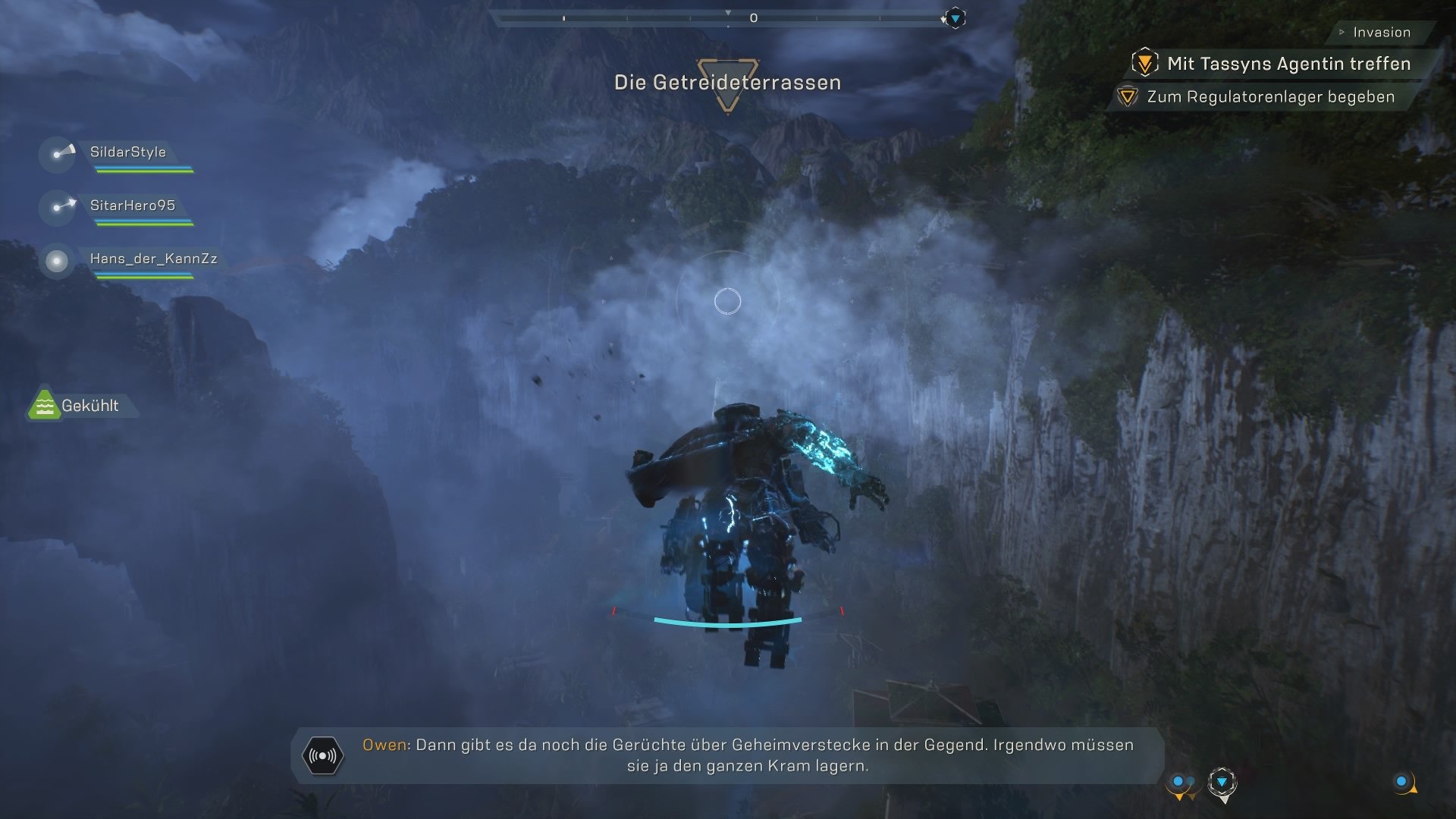This screenshot has height=819, width=1456.
Task: Select squad member Hans_der_KannZz
Action: coord(152,259)
